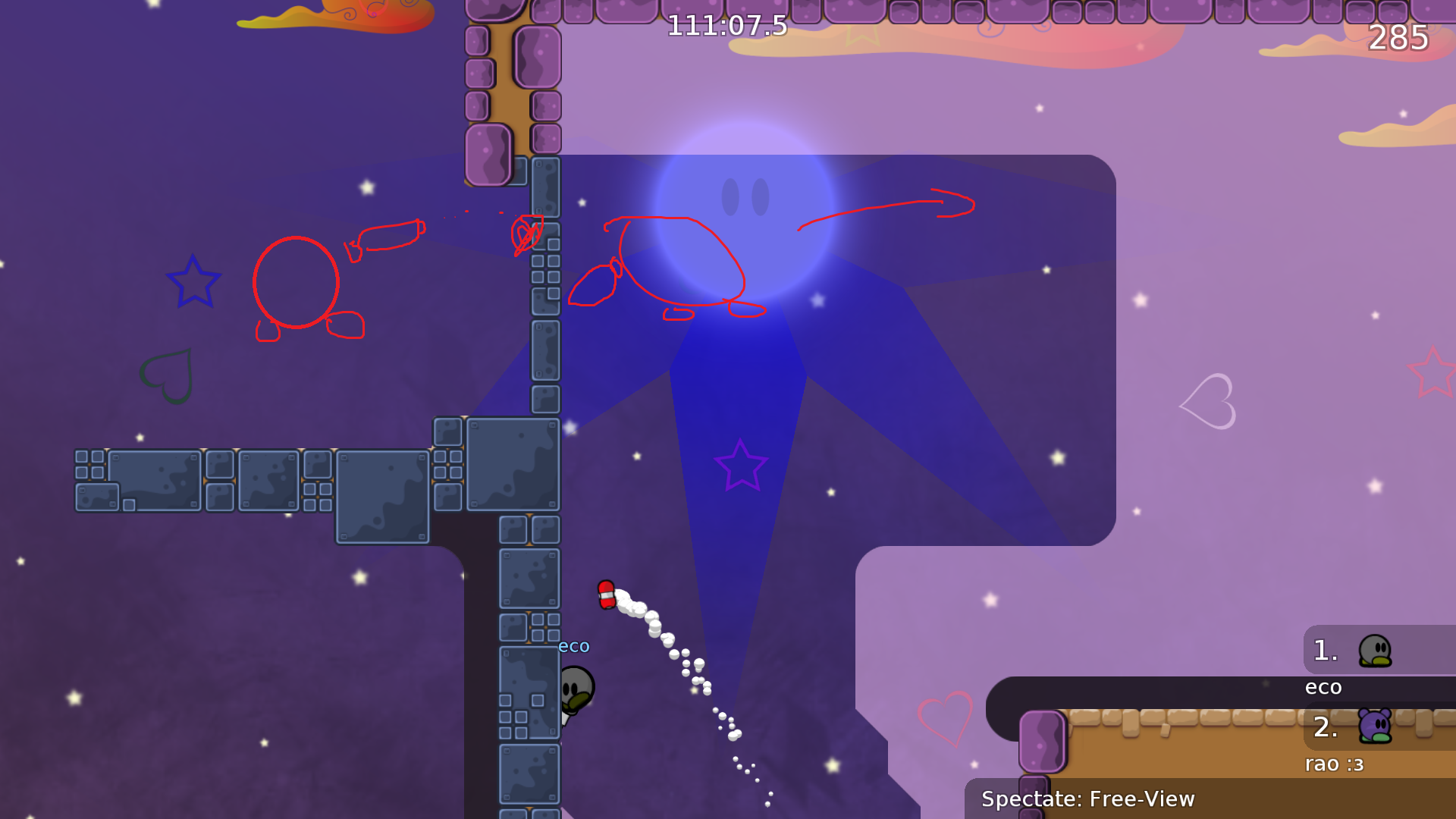Select rao's purple avatar icon on scoreboard
Screen dimensions: 1456x819
(1373, 726)
